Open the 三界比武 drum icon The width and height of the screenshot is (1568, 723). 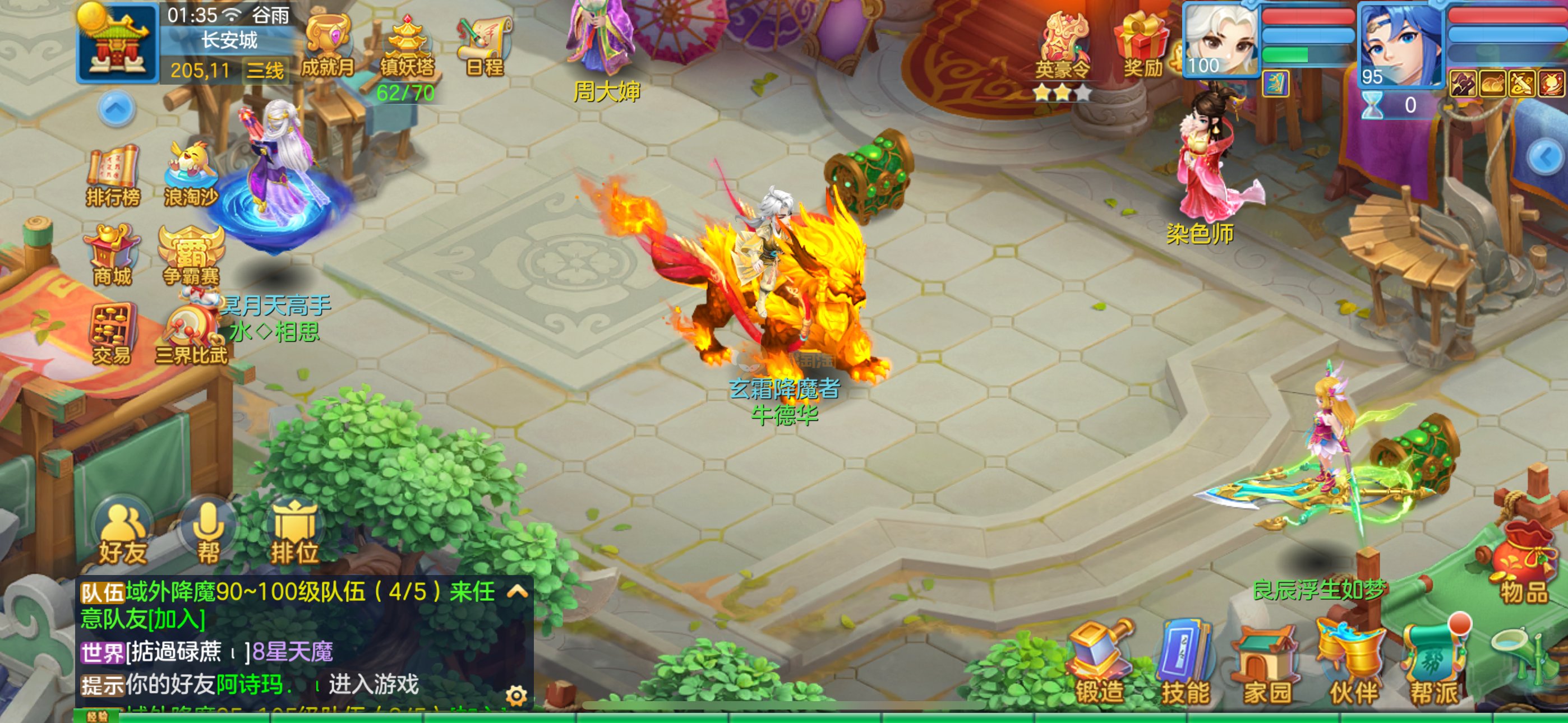(191, 333)
